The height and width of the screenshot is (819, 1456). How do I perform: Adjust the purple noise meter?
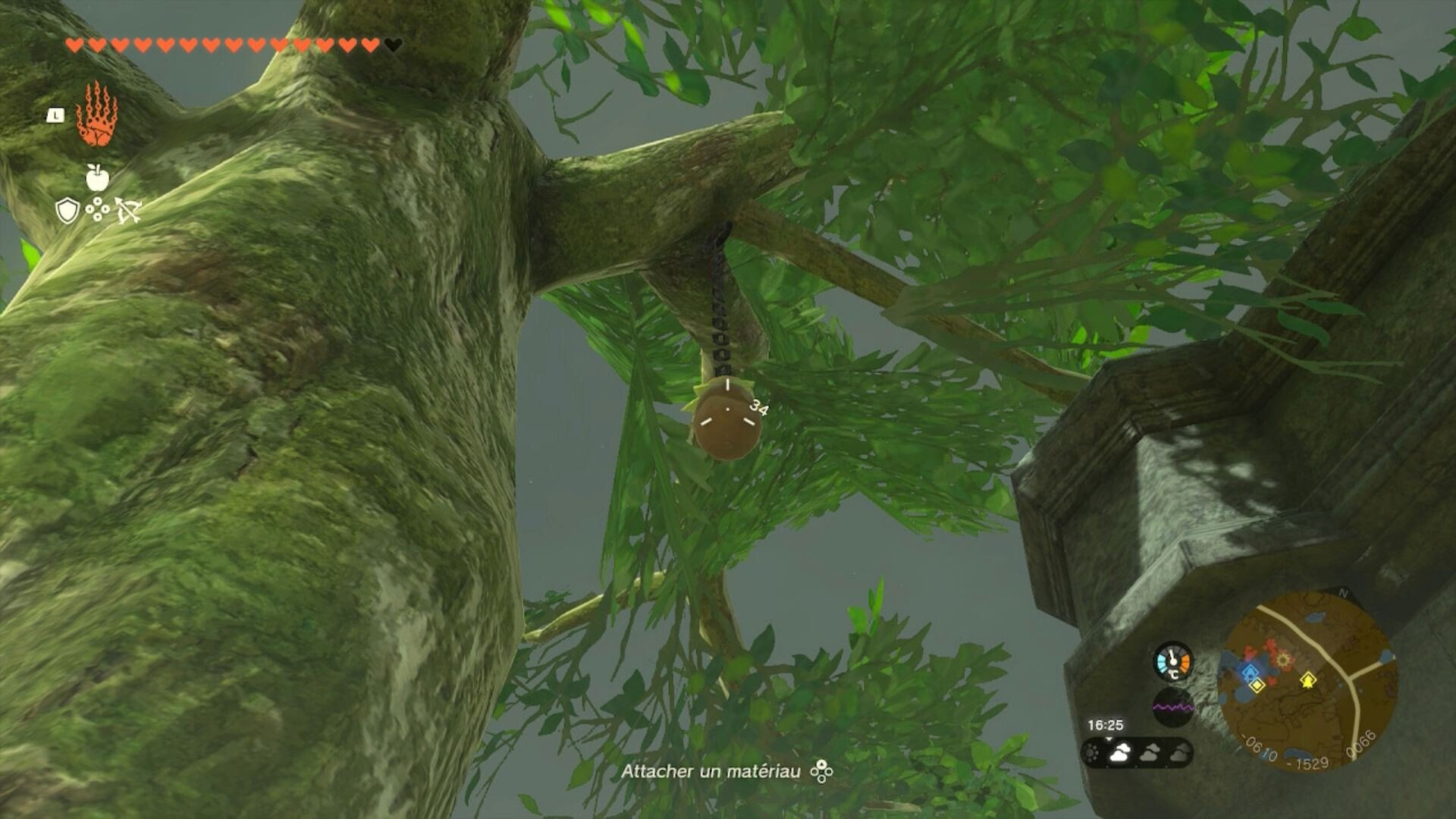pos(1173,707)
